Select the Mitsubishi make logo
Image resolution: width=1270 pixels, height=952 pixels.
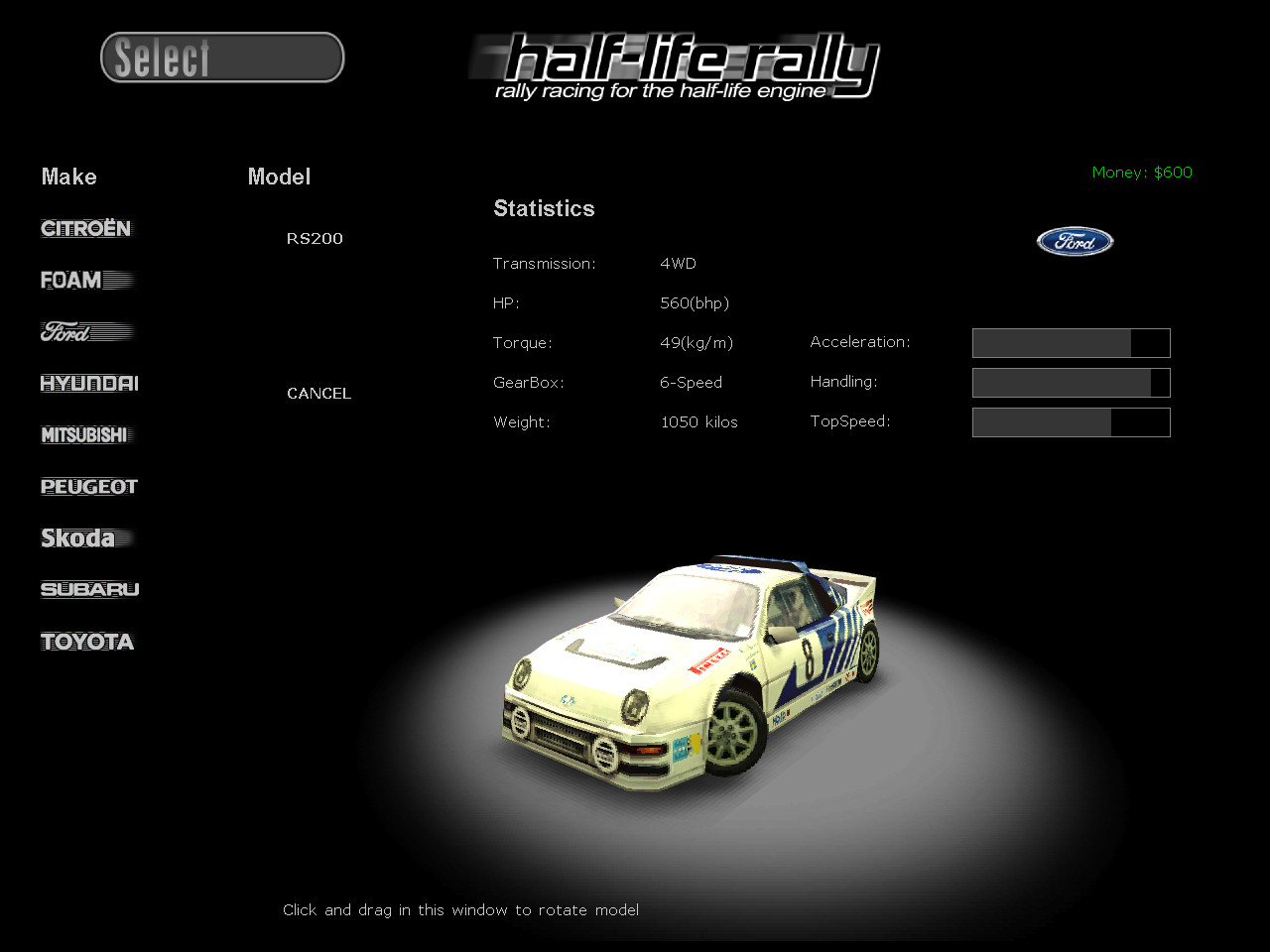[86, 434]
